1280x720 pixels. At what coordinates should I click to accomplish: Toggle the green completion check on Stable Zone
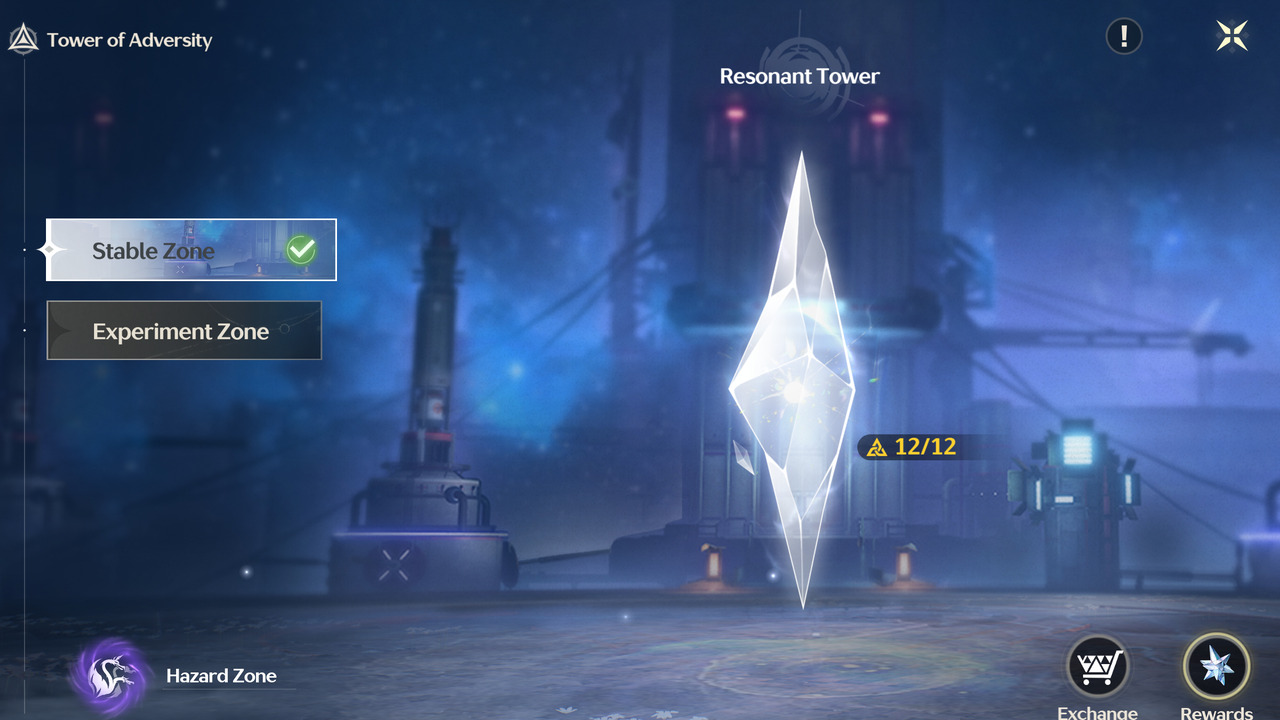click(x=299, y=250)
